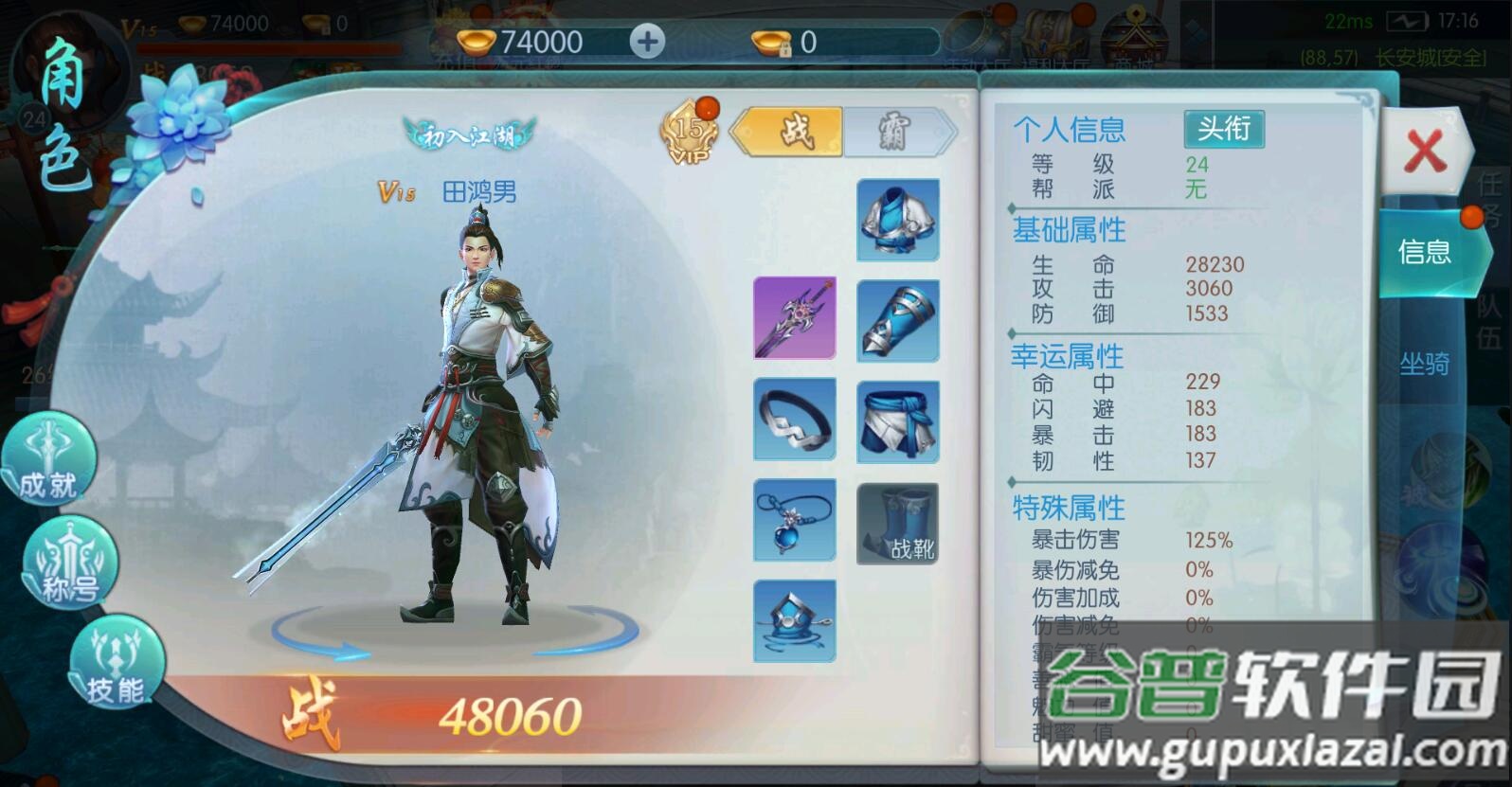Click the bottom accessory equipment slot
Screen dimensions: 1512x787
click(794, 620)
